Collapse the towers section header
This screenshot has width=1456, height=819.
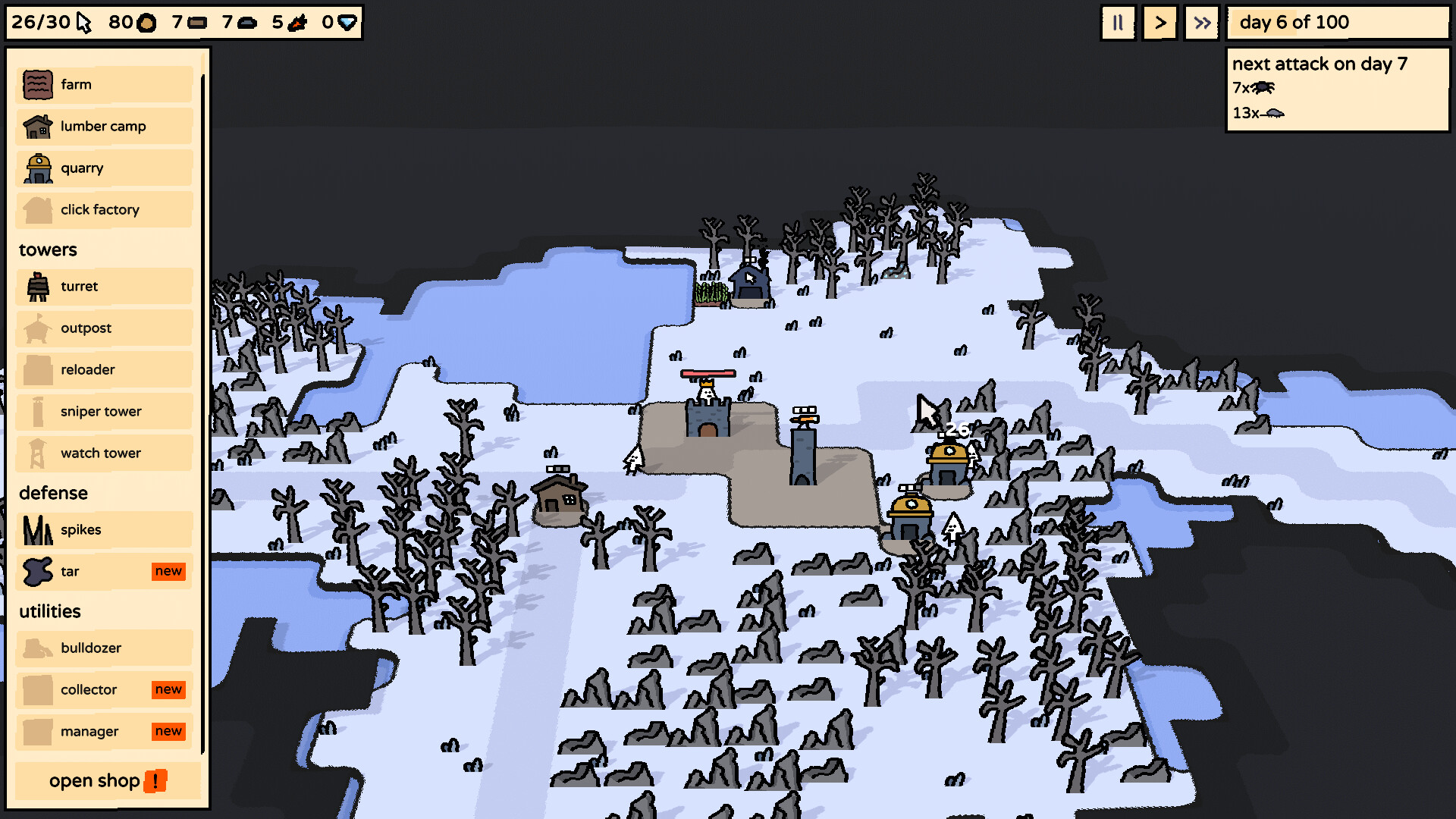click(x=48, y=249)
